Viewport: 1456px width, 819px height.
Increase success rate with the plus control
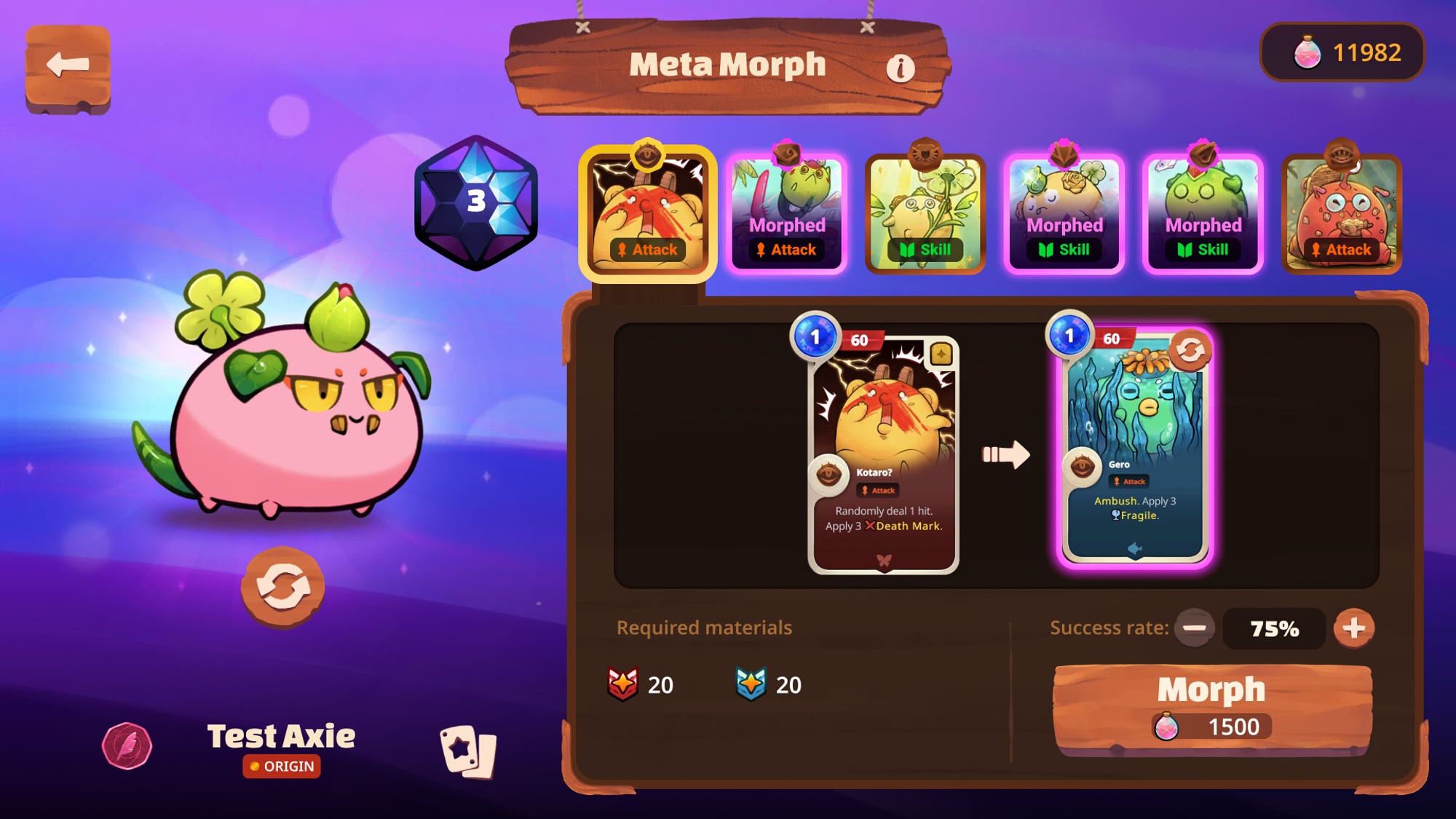coord(1353,628)
